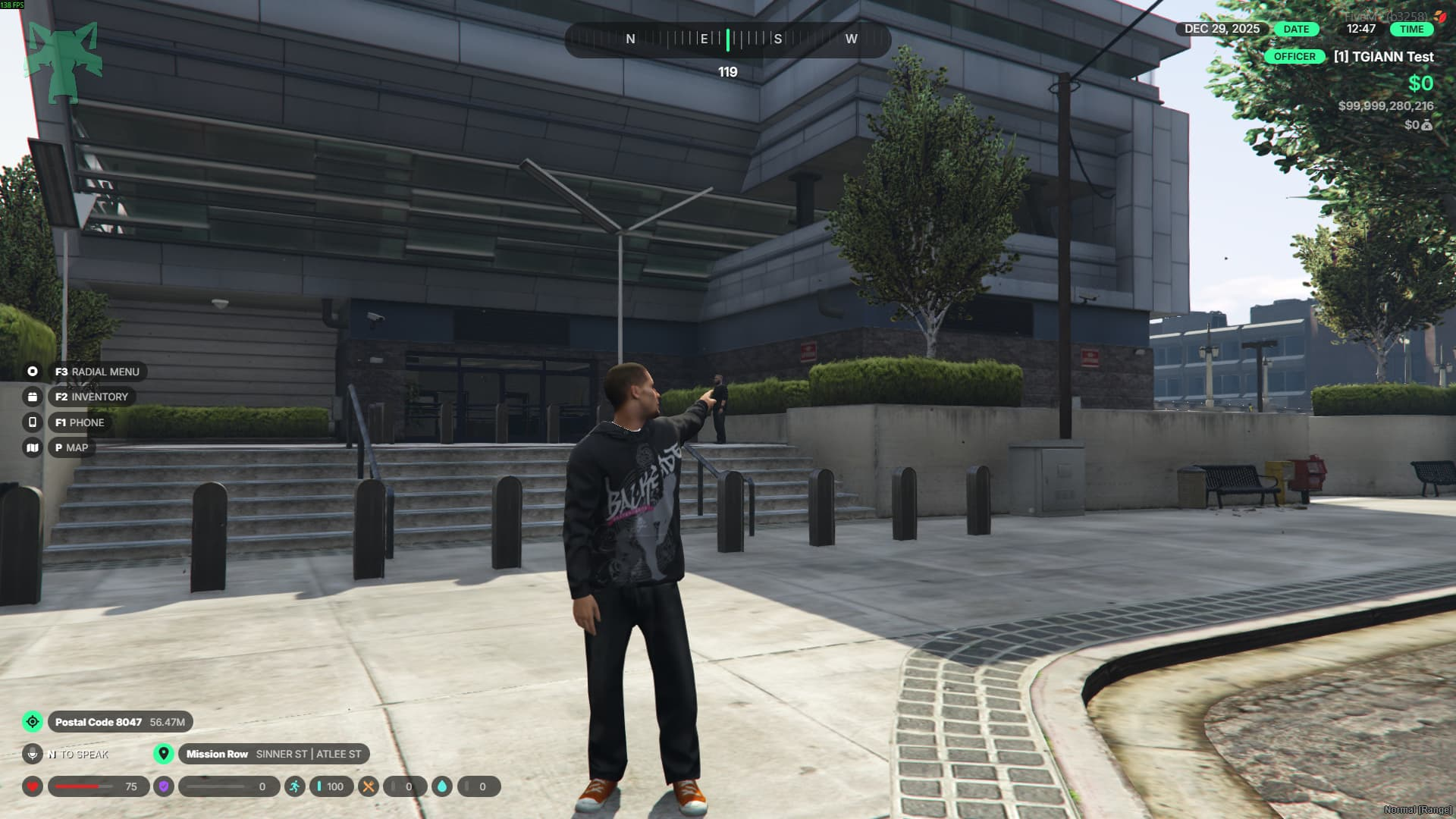The image size is (1456, 819).
Task: Click the green TIME badge
Action: click(1411, 29)
